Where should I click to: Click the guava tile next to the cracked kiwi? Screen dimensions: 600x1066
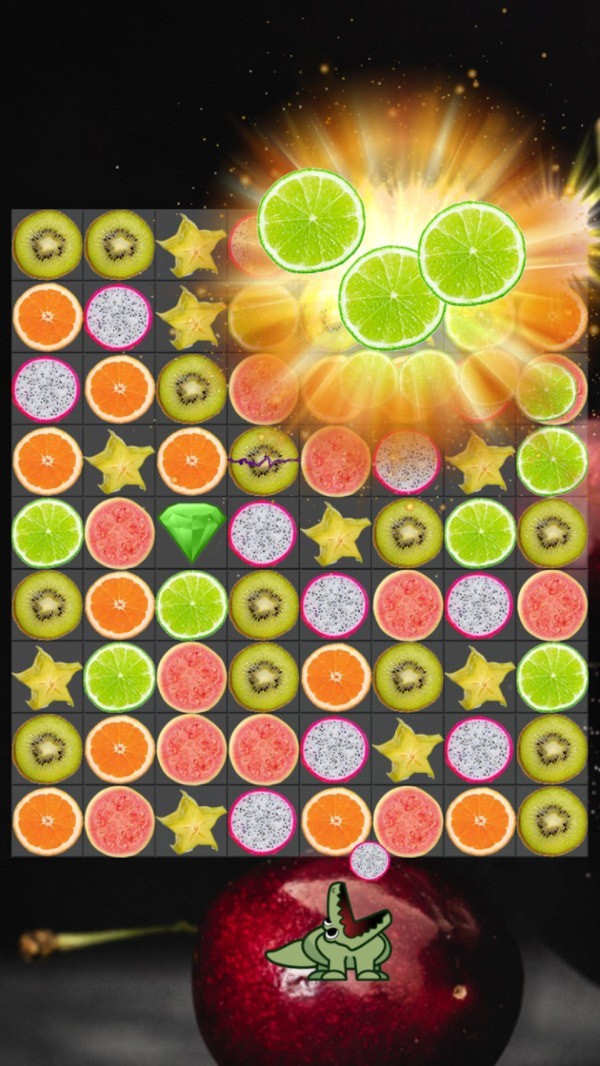(x=336, y=461)
